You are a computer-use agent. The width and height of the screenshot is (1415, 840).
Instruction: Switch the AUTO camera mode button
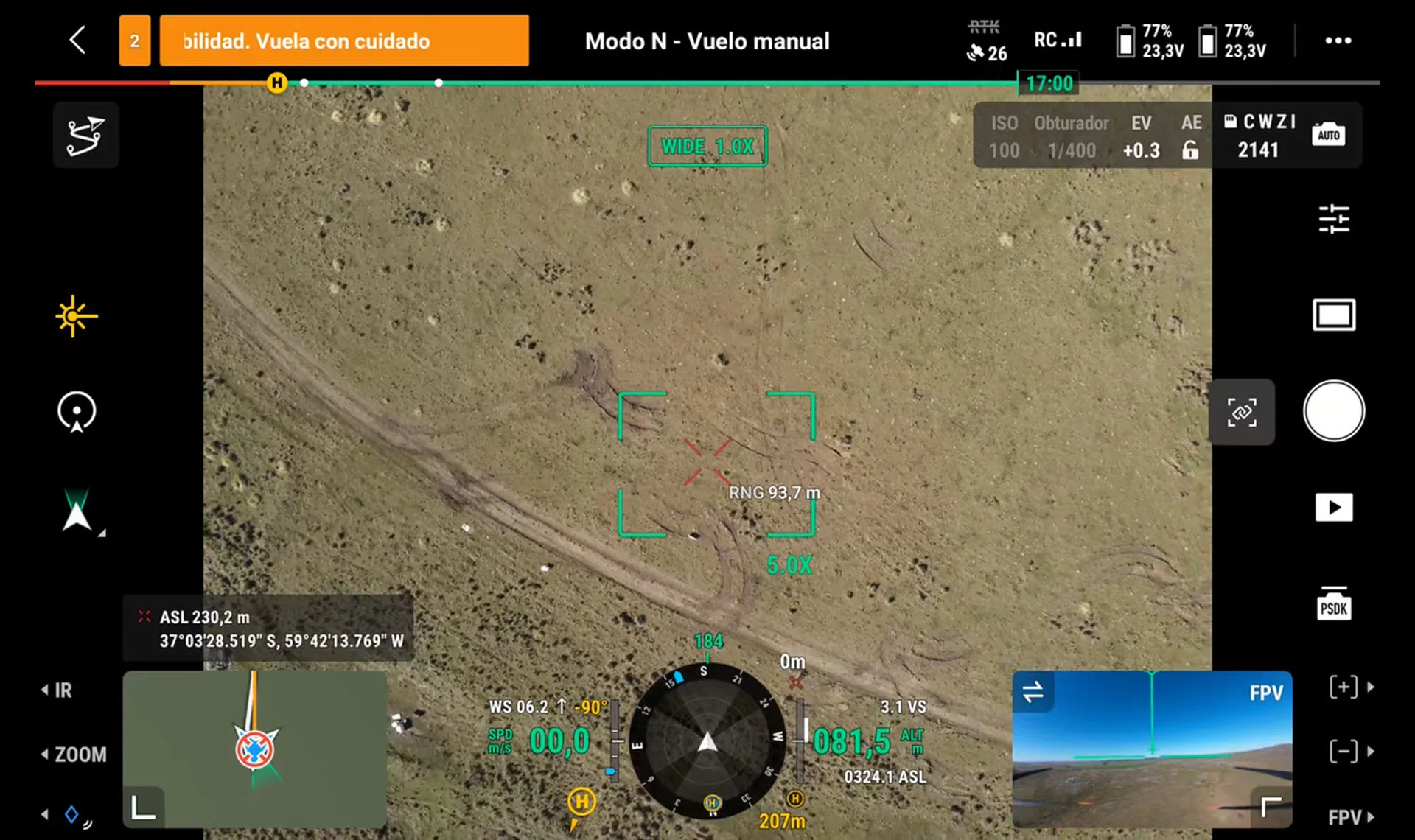tap(1328, 135)
